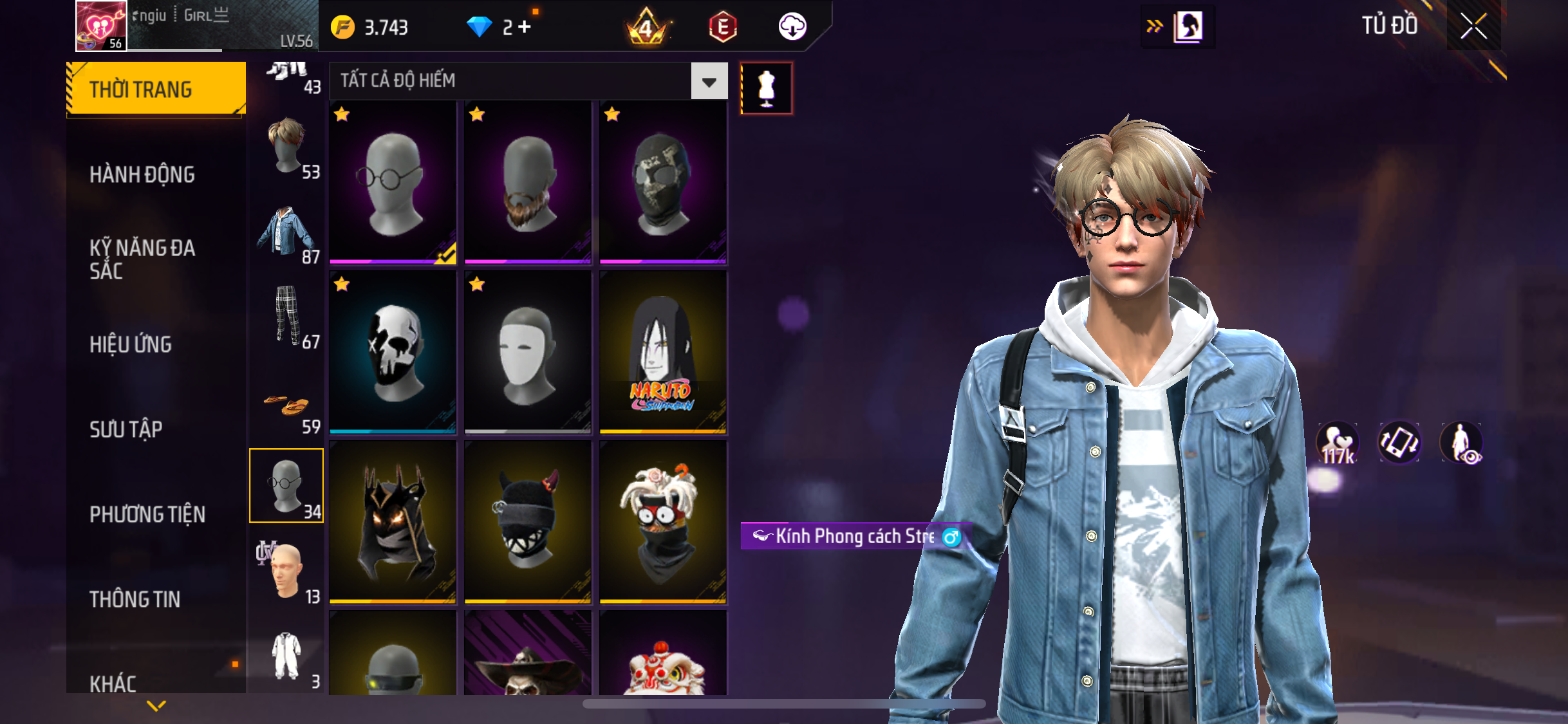Go to the Sưu Tập section
The width and height of the screenshot is (1568, 724).
[126, 429]
